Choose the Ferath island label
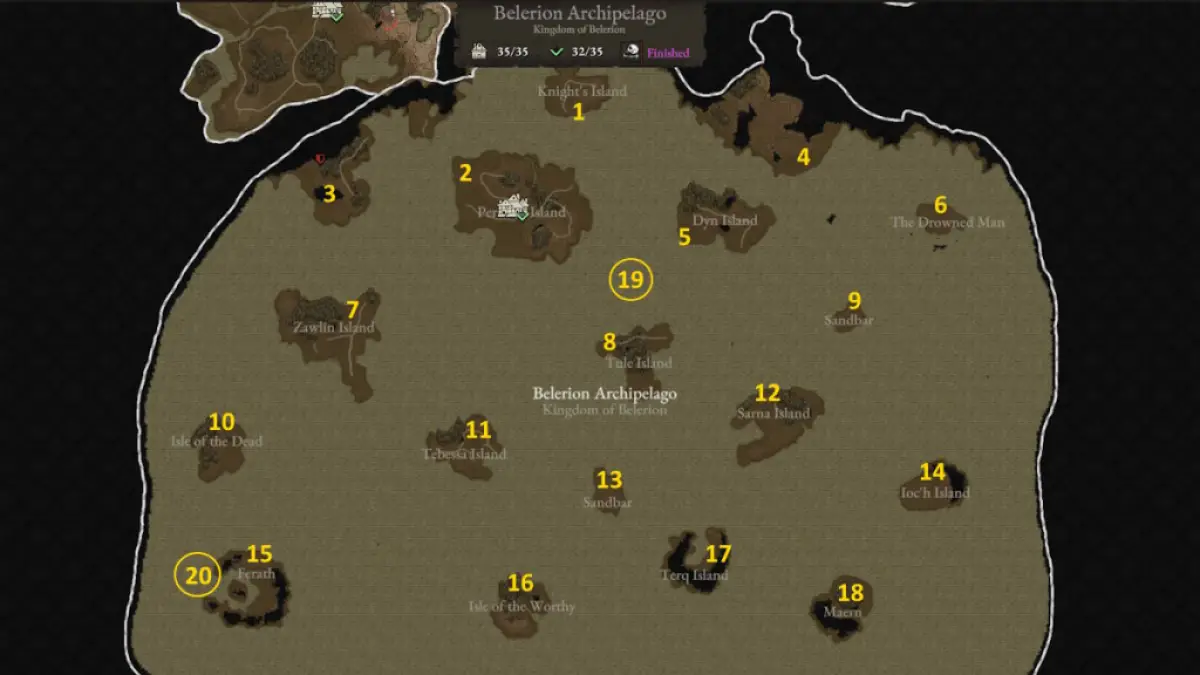1200x675 pixels. [x=256, y=575]
